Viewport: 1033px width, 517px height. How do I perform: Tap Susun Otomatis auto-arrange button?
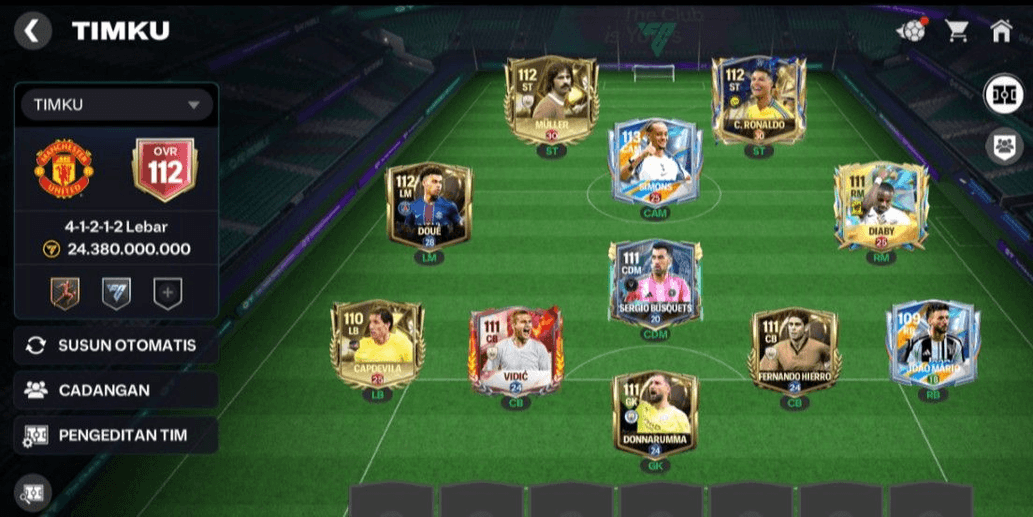coord(116,345)
